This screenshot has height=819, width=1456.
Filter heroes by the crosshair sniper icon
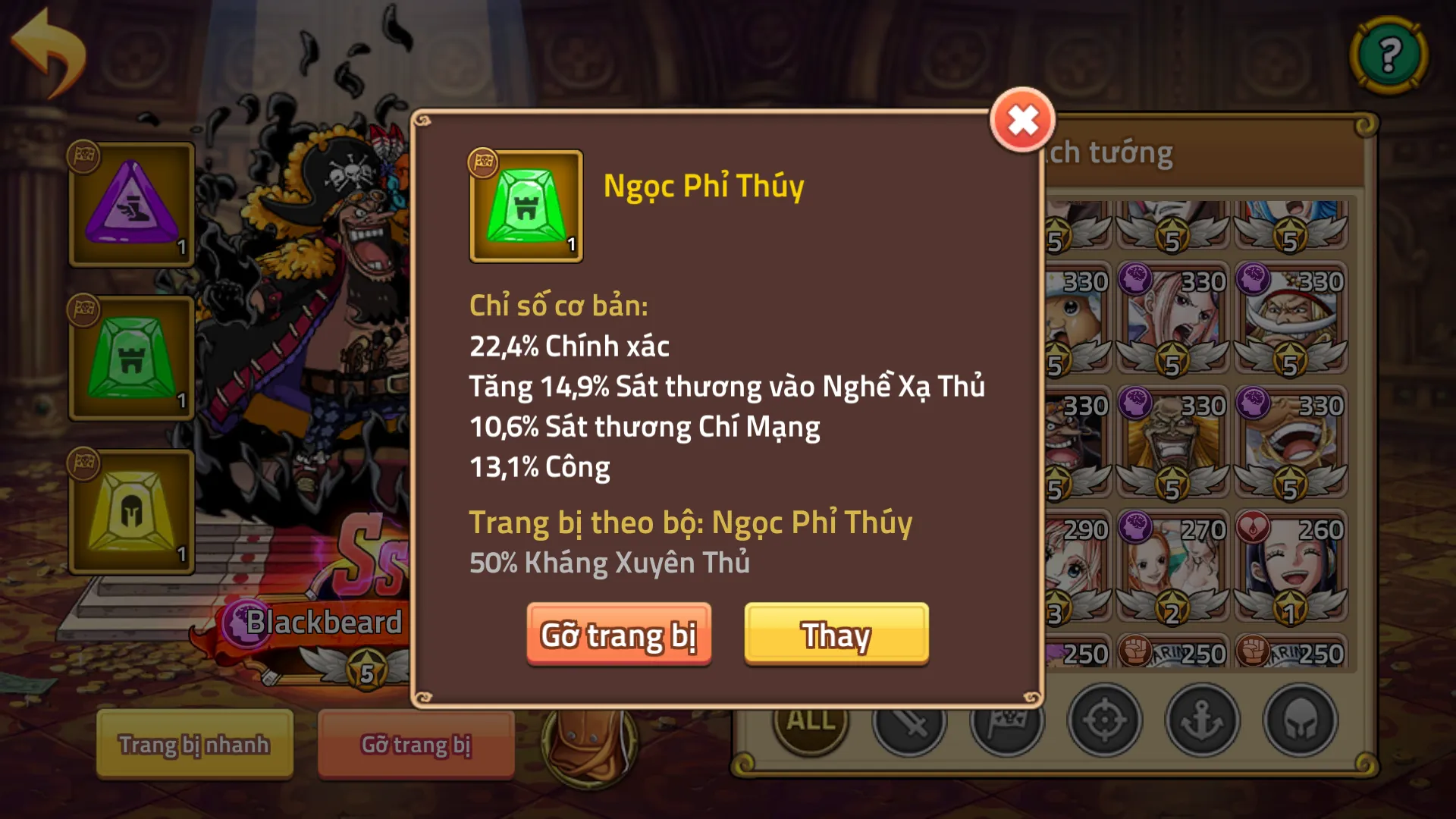[x=1105, y=722]
